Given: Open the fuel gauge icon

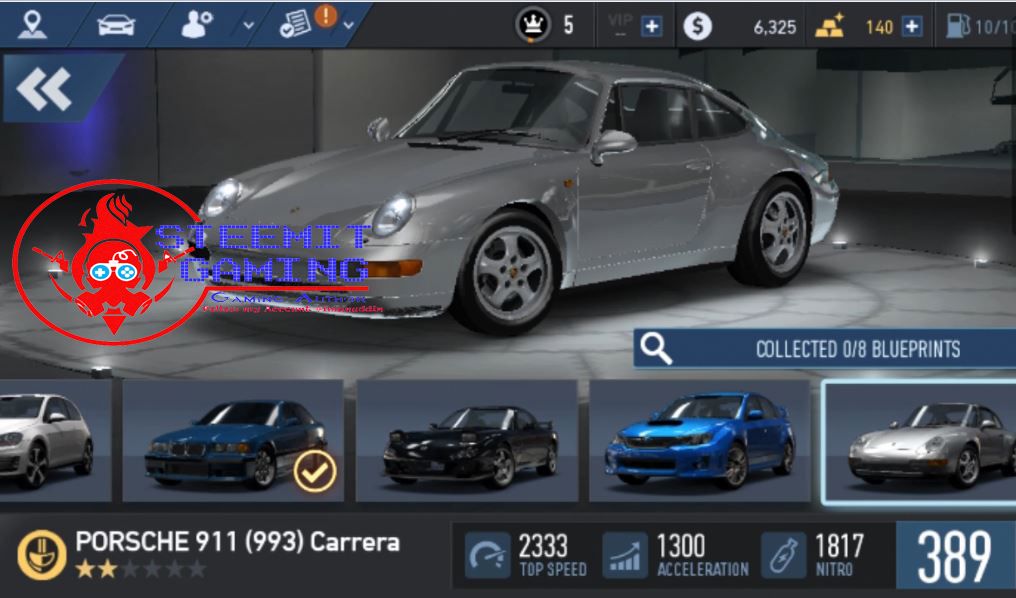Looking at the screenshot, I should (958, 26).
